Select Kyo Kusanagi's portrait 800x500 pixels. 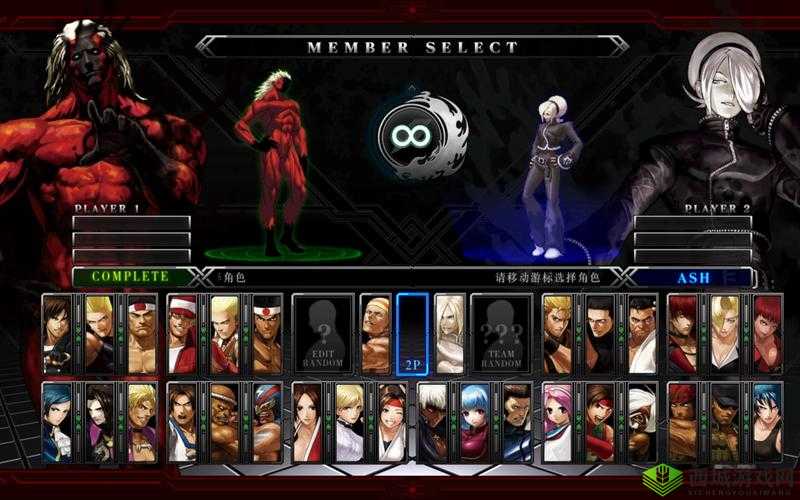click(56, 333)
